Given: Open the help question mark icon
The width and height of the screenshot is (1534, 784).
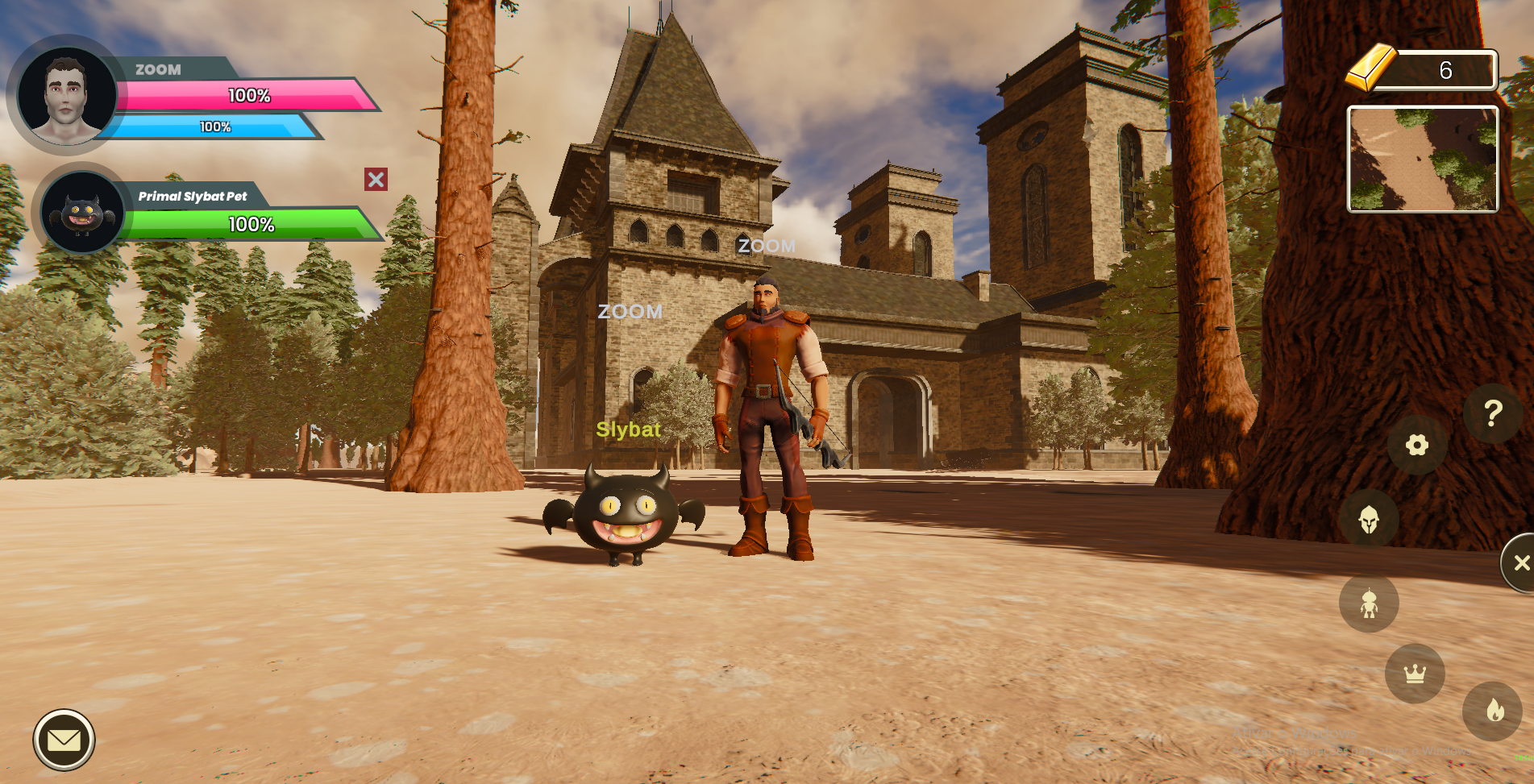Looking at the screenshot, I should (1495, 413).
